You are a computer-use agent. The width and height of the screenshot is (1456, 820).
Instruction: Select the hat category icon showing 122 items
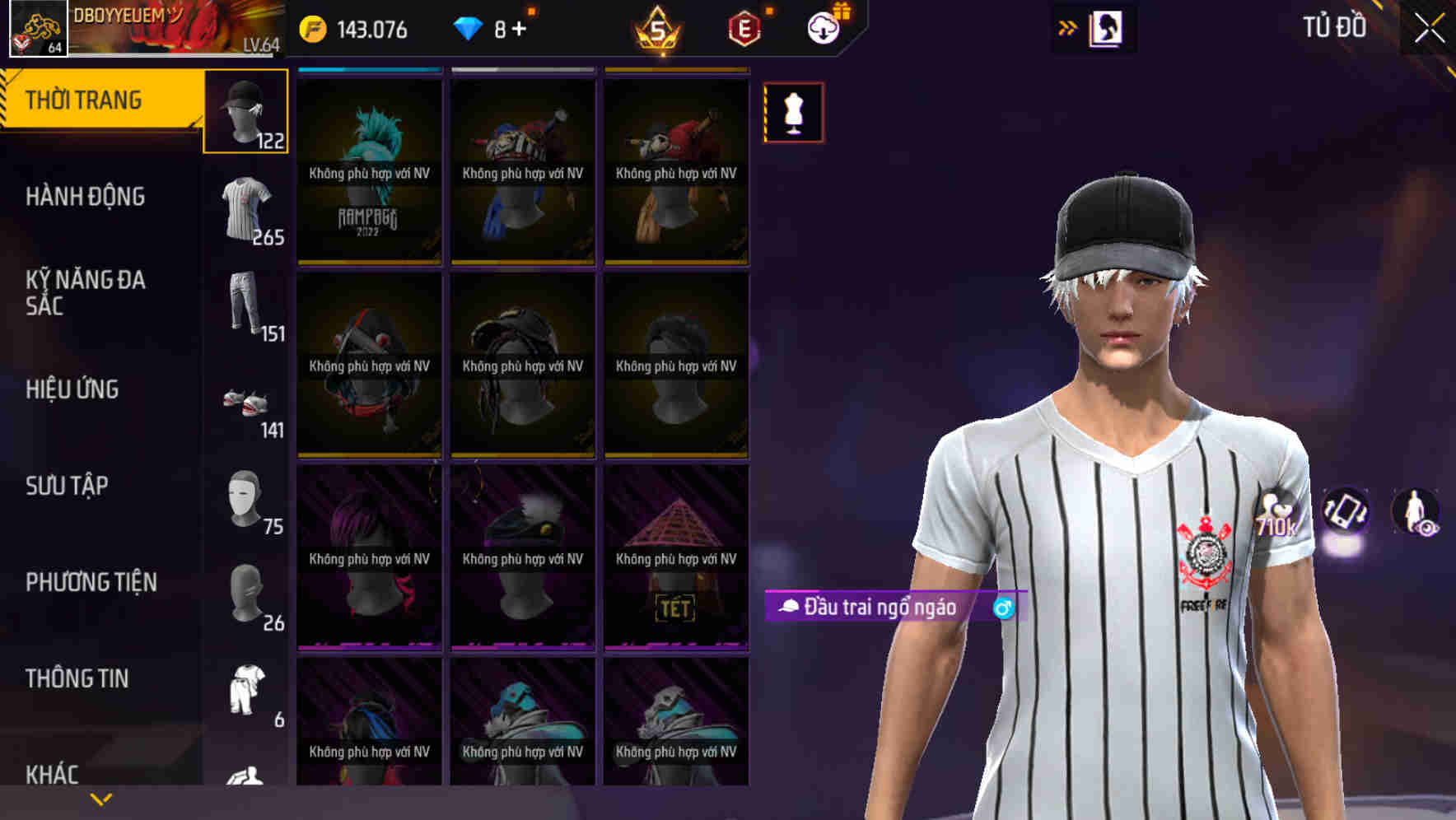tap(245, 111)
